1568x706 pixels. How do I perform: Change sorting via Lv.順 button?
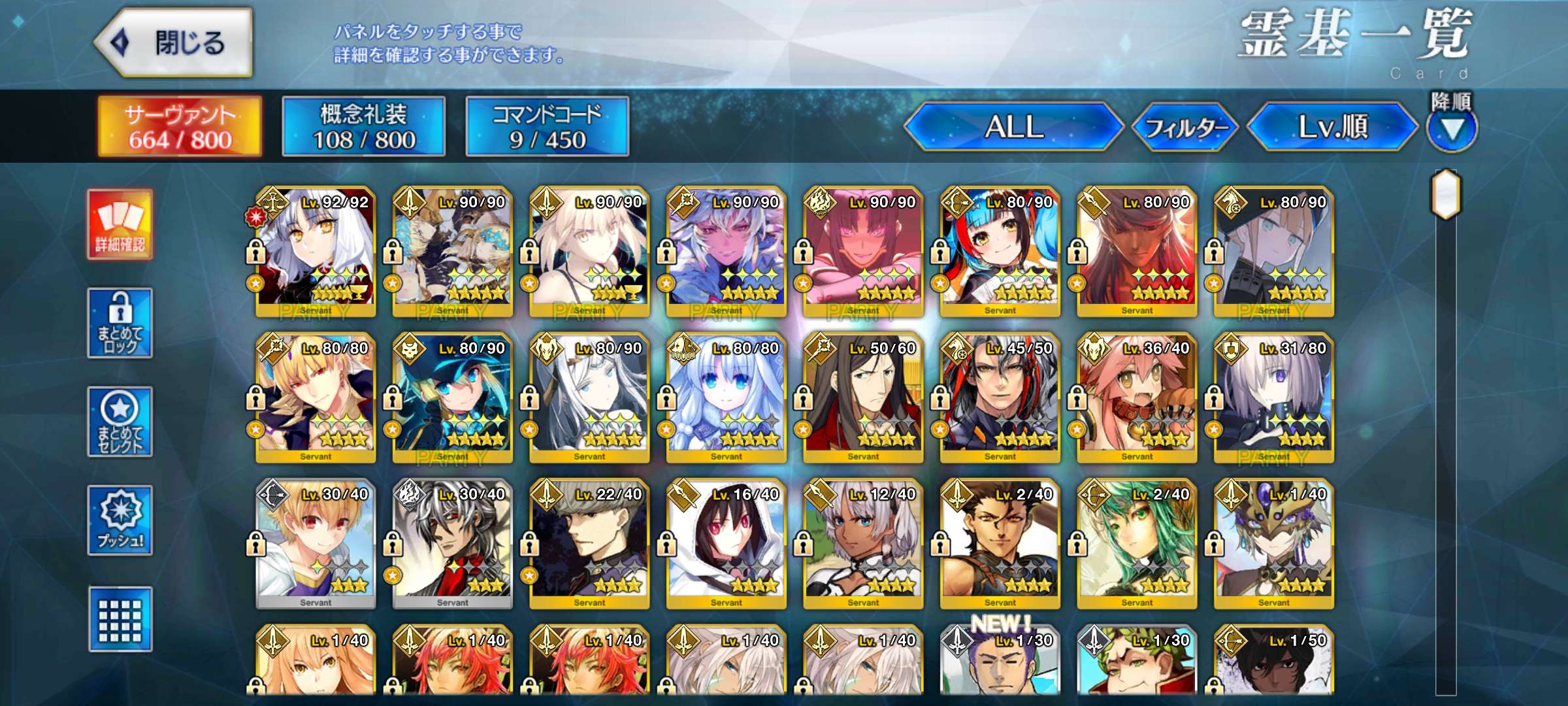point(1332,127)
